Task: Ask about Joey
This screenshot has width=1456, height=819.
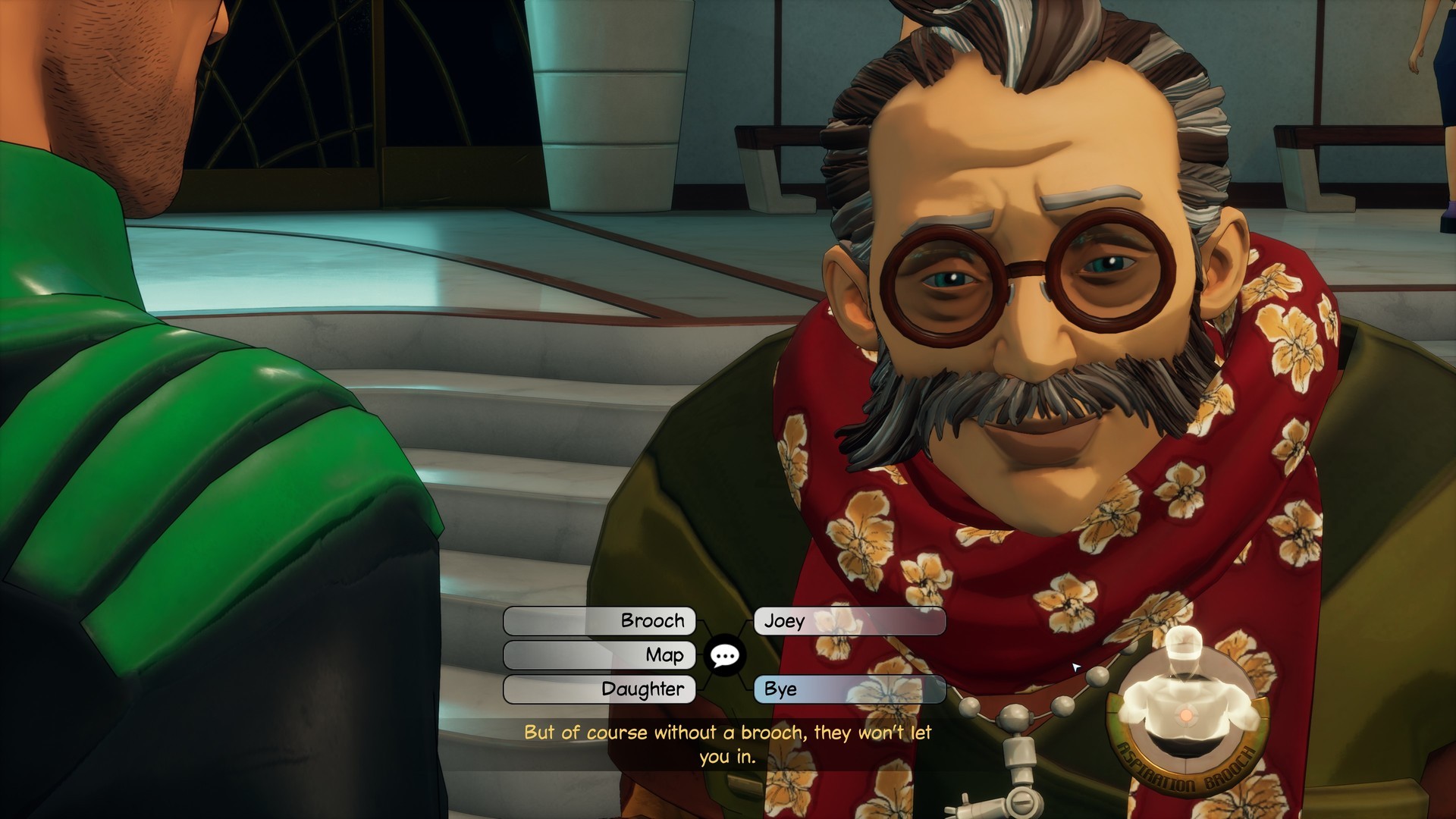Action: coord(849,621)
